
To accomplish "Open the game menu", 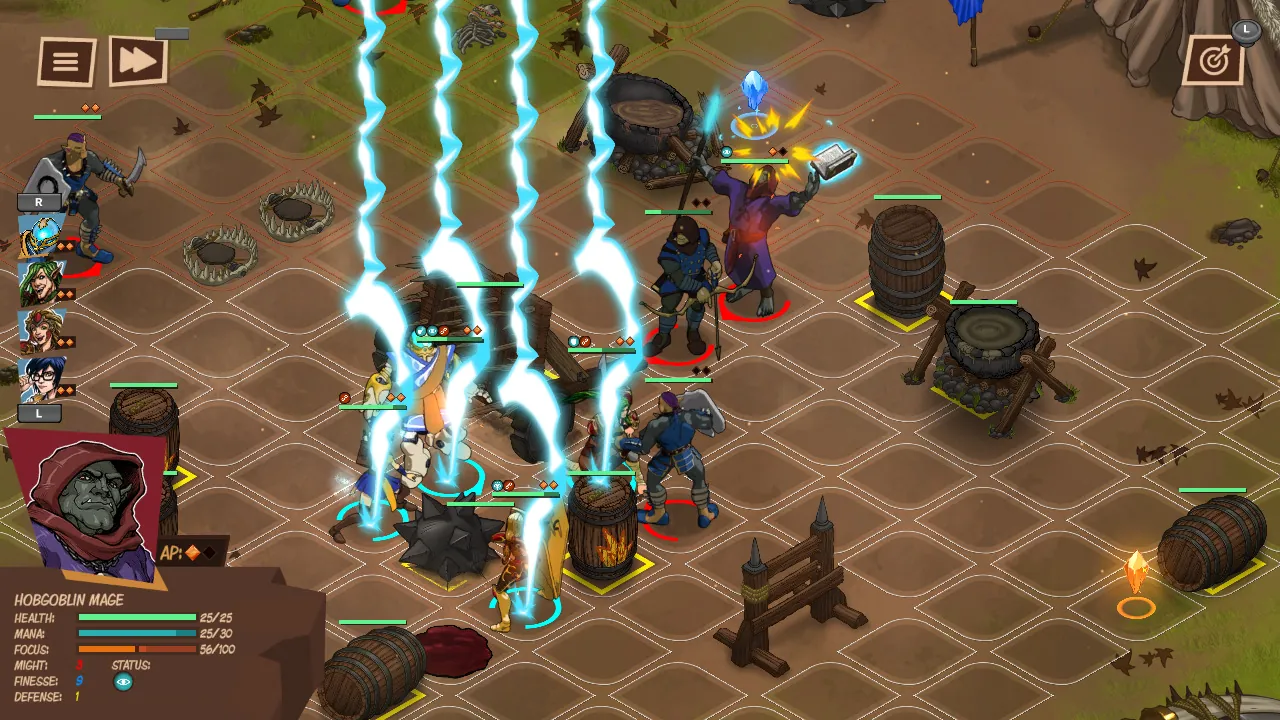I will click(x=66, y=60).
